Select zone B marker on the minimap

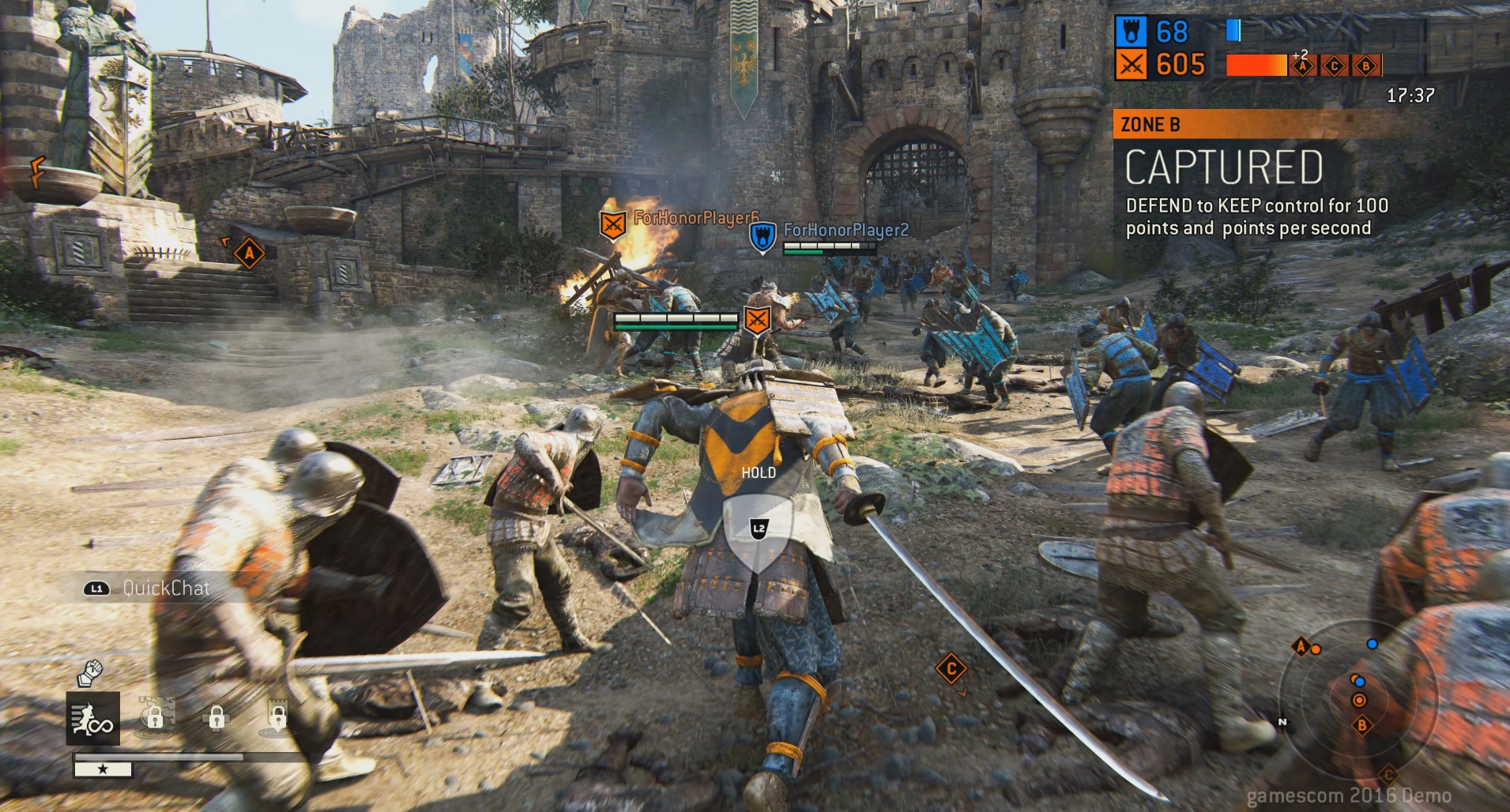1362,725
